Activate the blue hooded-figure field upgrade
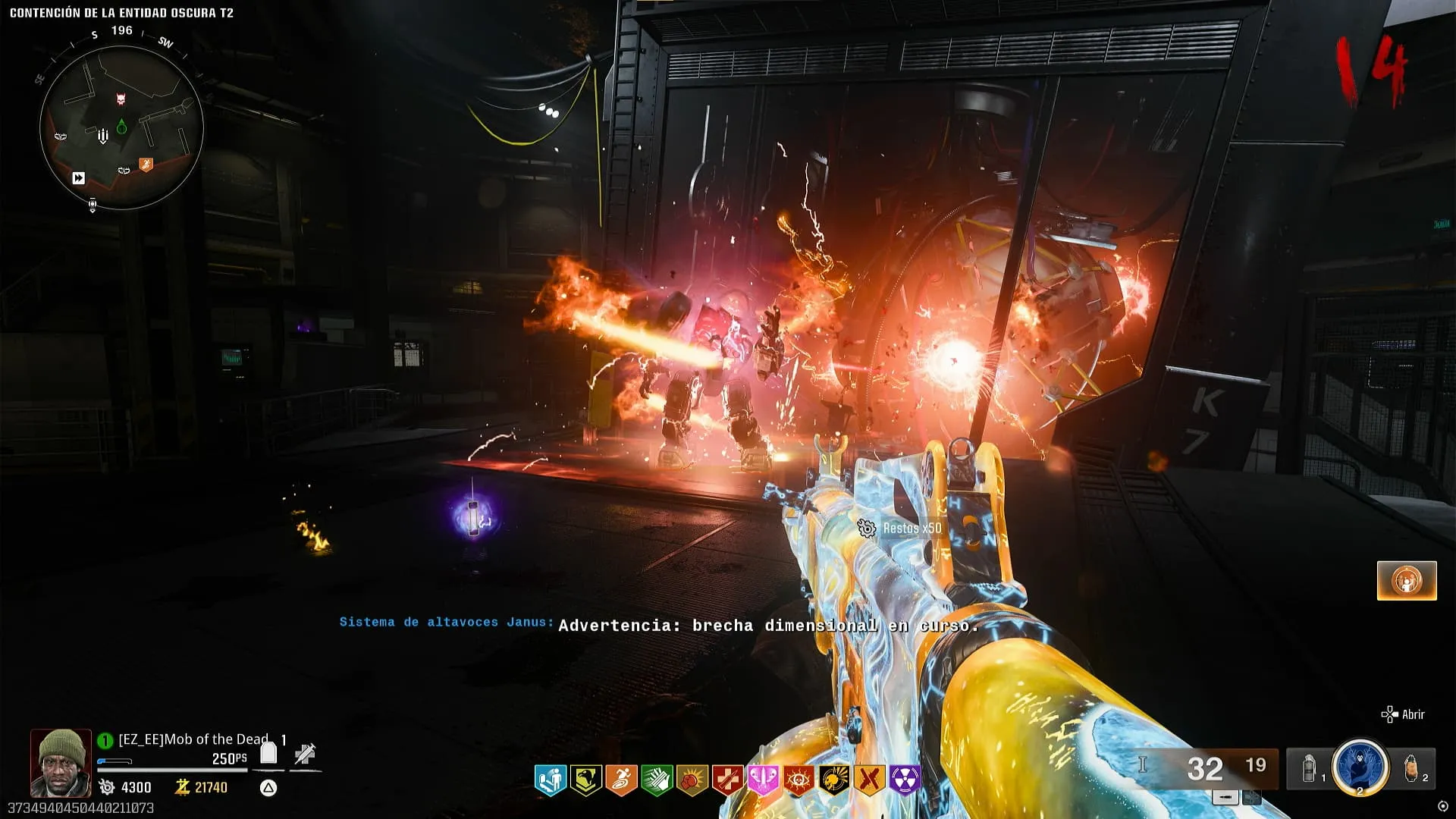Image resolution: width=1456 pixels, height=819 pixels. point(1360,767)
